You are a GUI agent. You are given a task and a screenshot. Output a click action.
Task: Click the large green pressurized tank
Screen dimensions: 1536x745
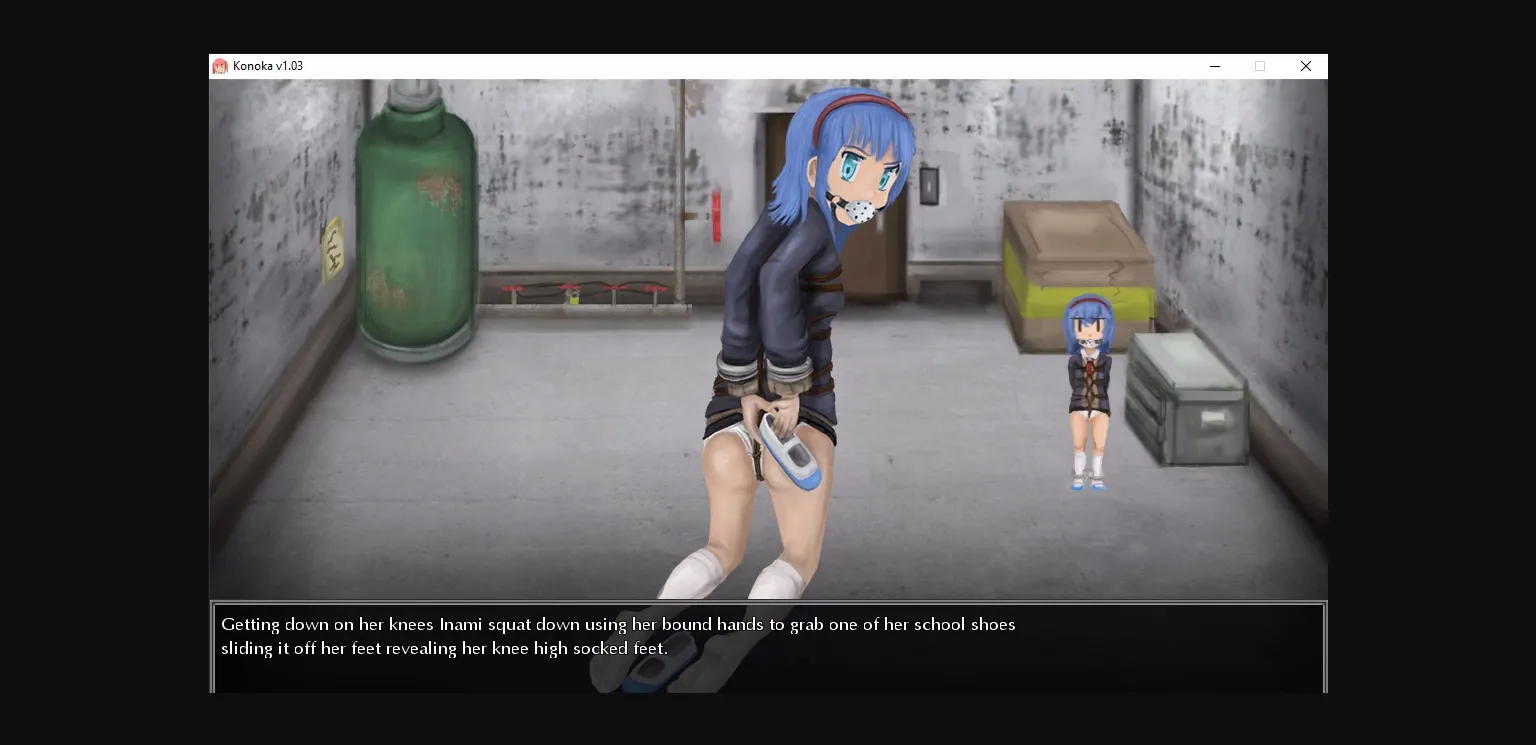tap(413, 220)
